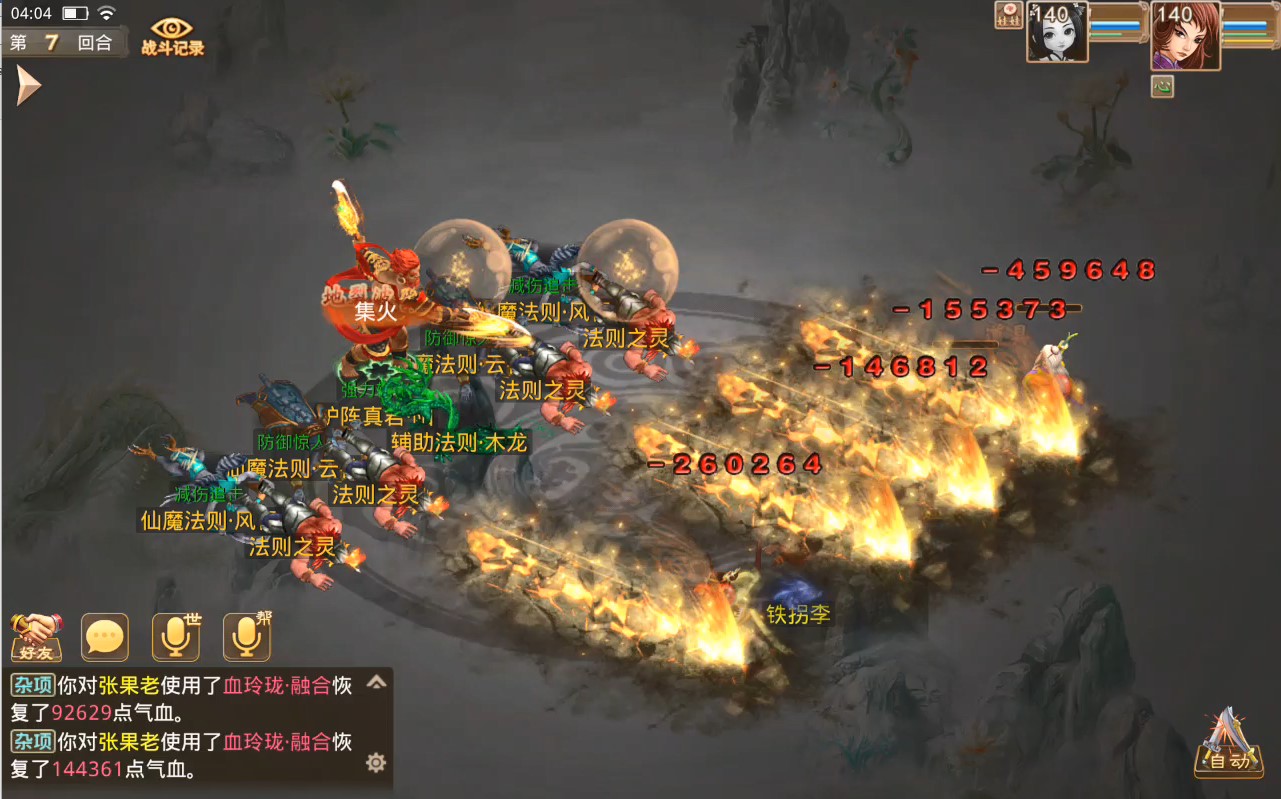Select the black-haired pet portrait
The height and width of the screenshot is (799, 1281).
coord(1057,33)
